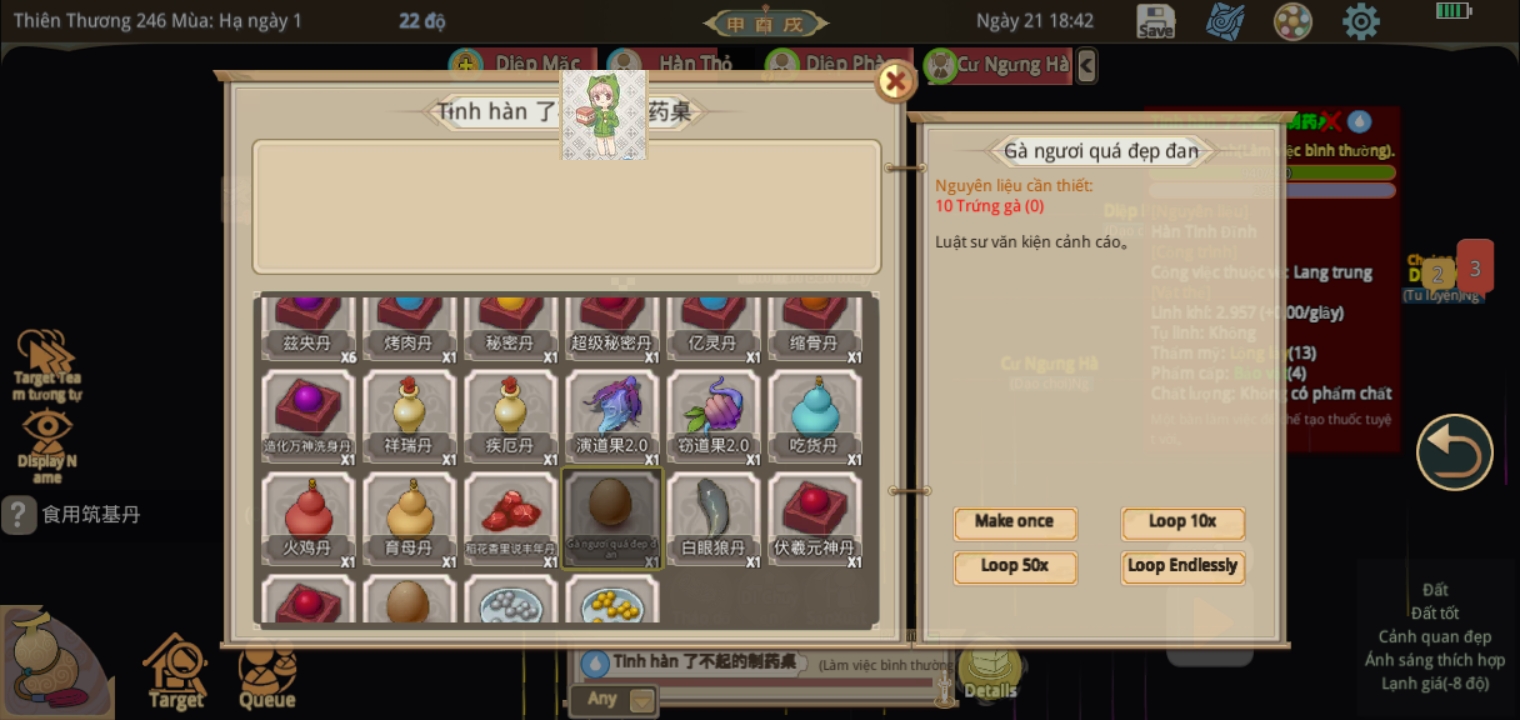Collapse character tabs with the left chevron
Image resolution: width=1520 pixels, height=720 pixels.
(x=1086, y=65)
